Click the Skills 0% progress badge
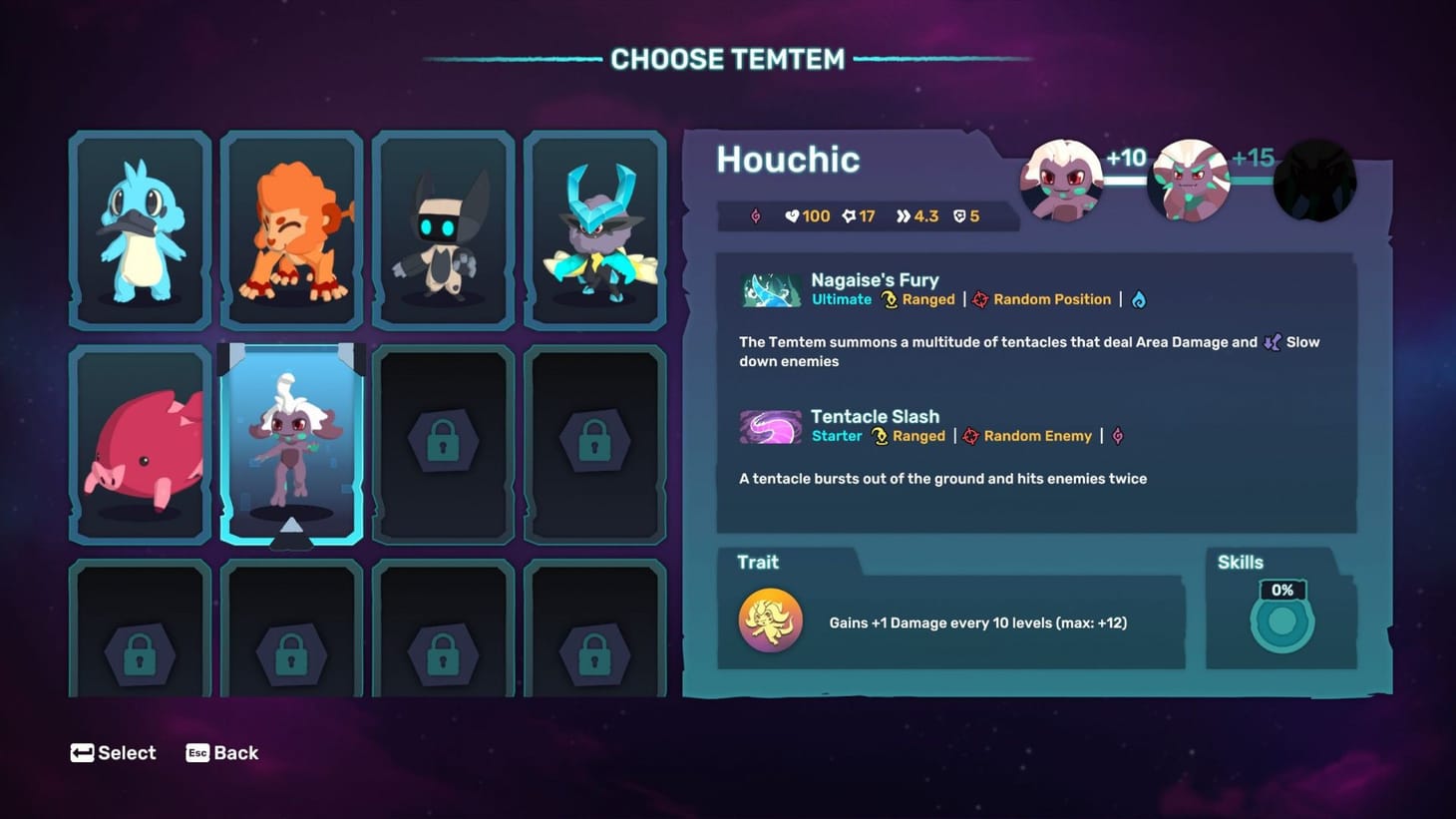The image size is (1456, 819). [x=1282, y=591]
